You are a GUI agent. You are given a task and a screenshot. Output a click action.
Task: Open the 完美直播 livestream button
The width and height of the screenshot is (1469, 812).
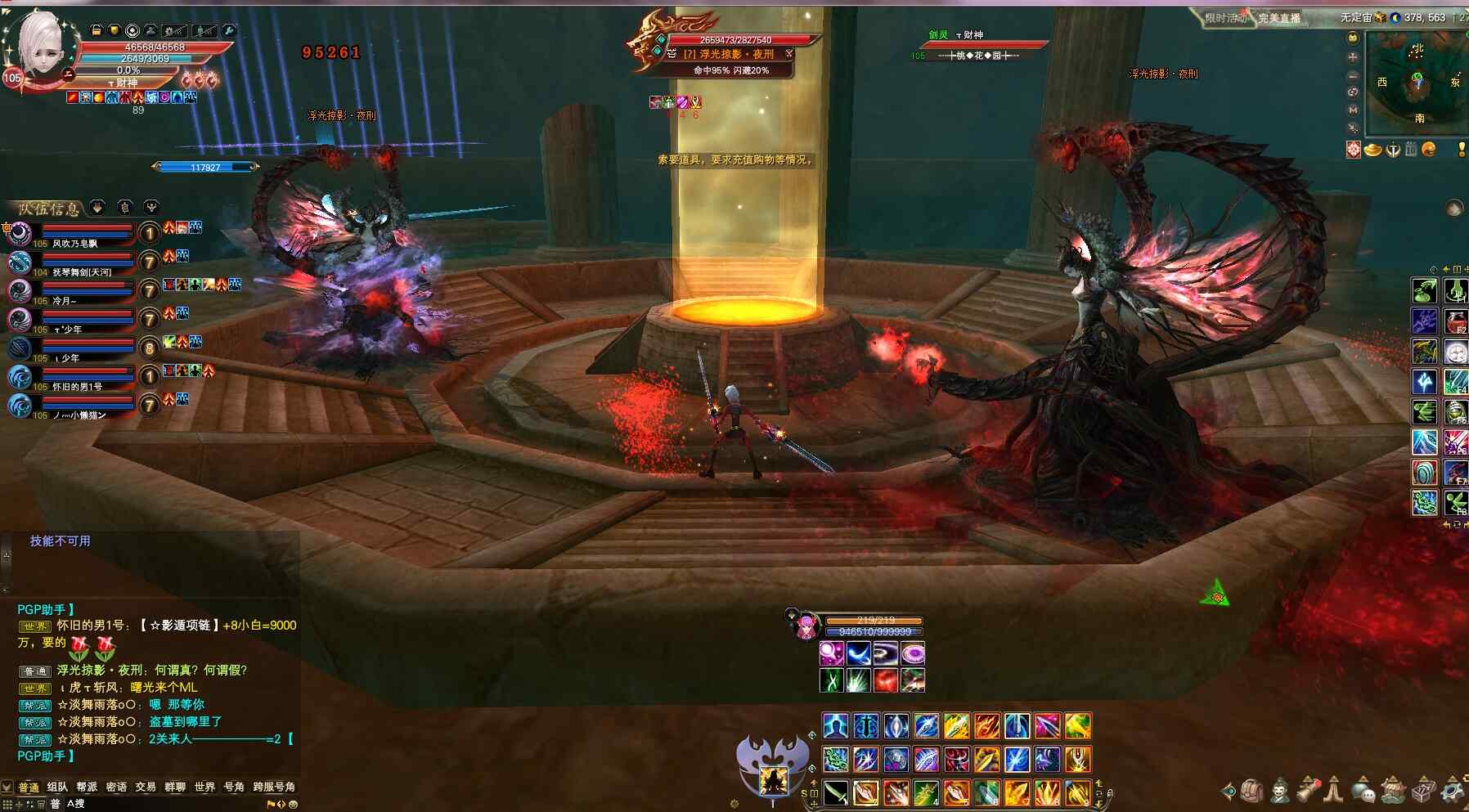point(1279,18)
